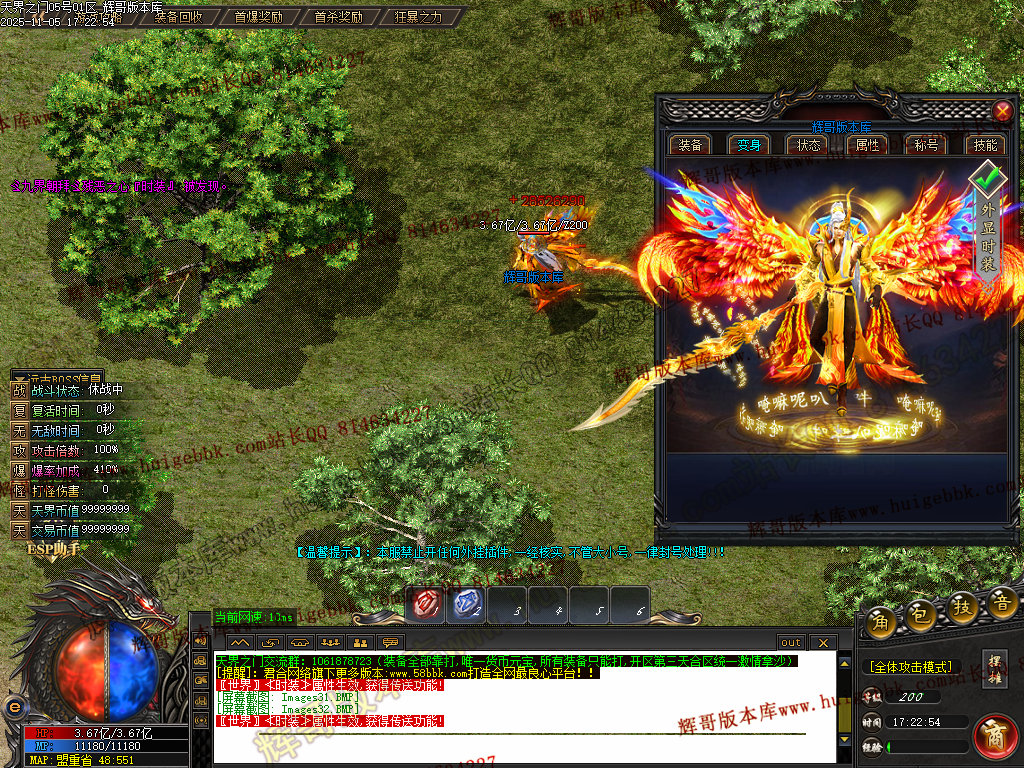Use the red gem in hotbar slot 1
The image size is (1024, 768).
(427, 605)
